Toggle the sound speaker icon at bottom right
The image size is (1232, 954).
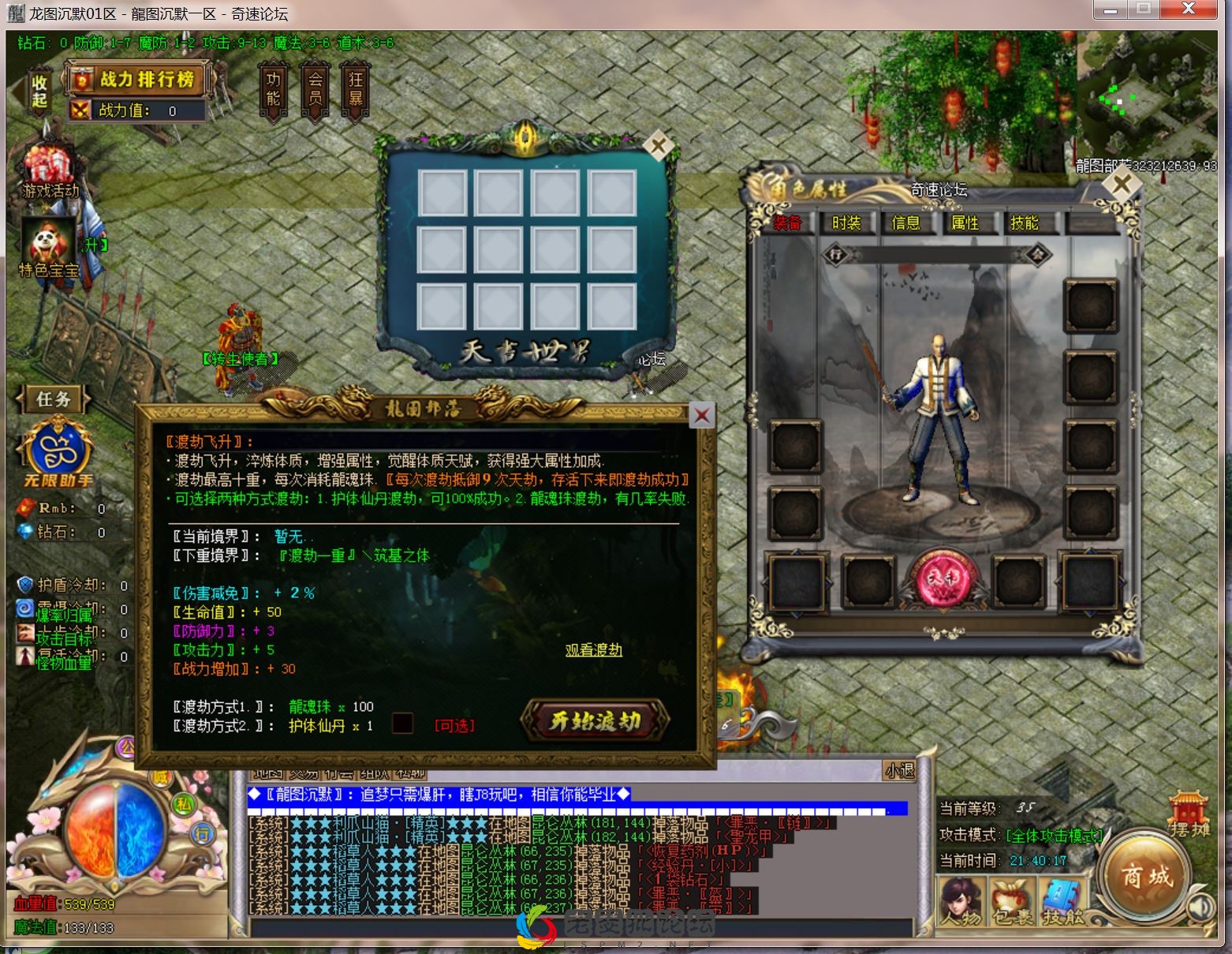click(x=1200, y=907)
